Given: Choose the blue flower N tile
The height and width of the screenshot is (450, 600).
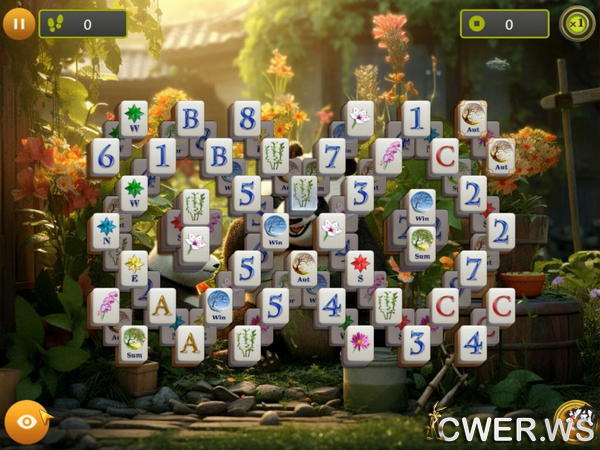Looking at the screenshot, I should tap(105, 229).
